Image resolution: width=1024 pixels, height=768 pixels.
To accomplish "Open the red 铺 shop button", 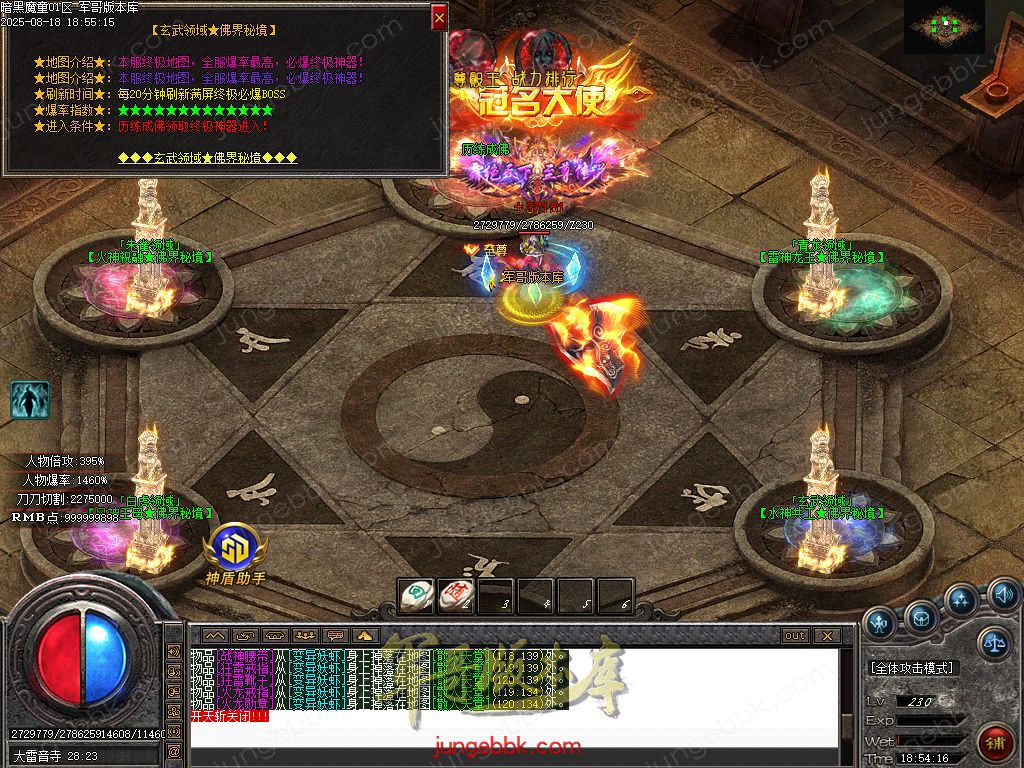I will (x=995, y=744).
